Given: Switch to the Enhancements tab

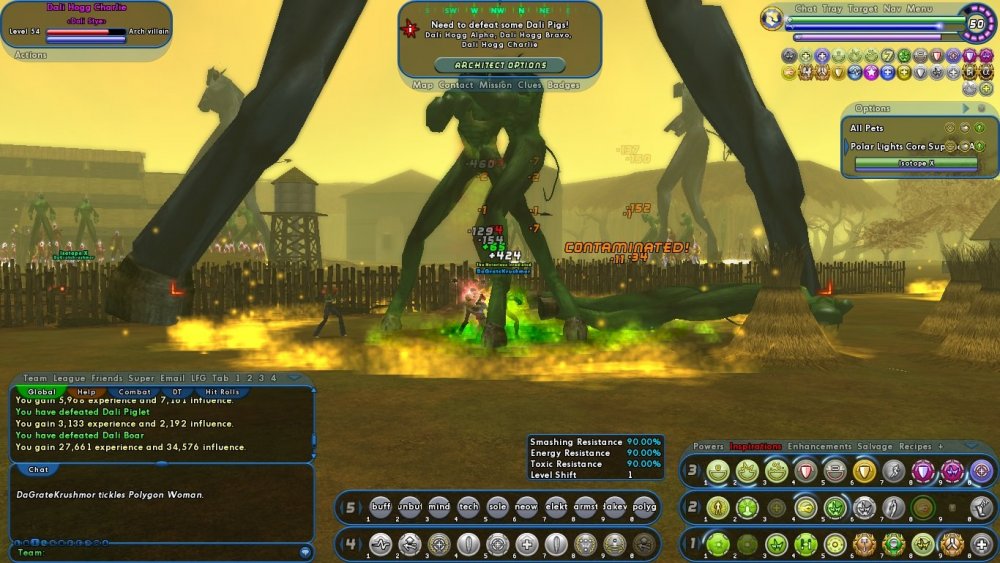Looking at the screenshot, I should click(819, 446).
